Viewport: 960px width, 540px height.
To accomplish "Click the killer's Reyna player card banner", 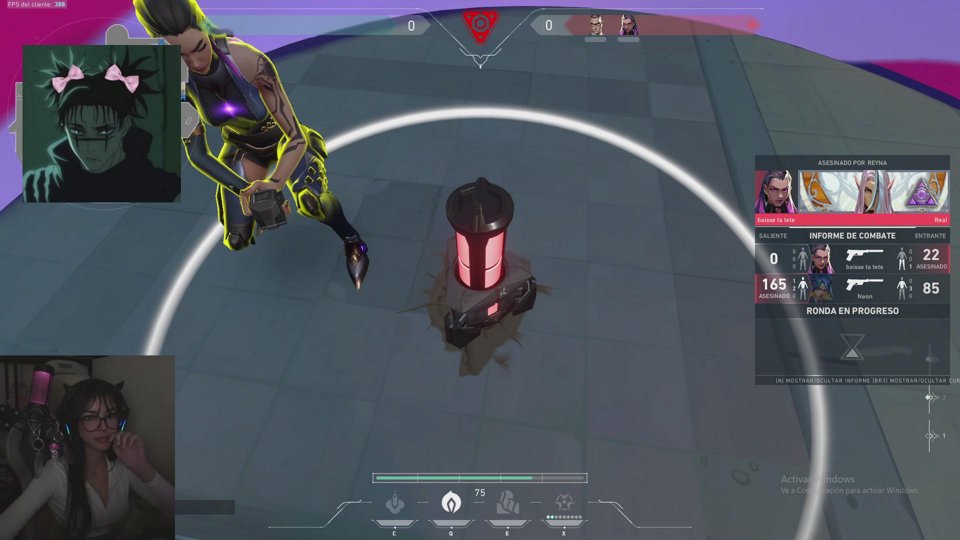I will coord(871,191).
